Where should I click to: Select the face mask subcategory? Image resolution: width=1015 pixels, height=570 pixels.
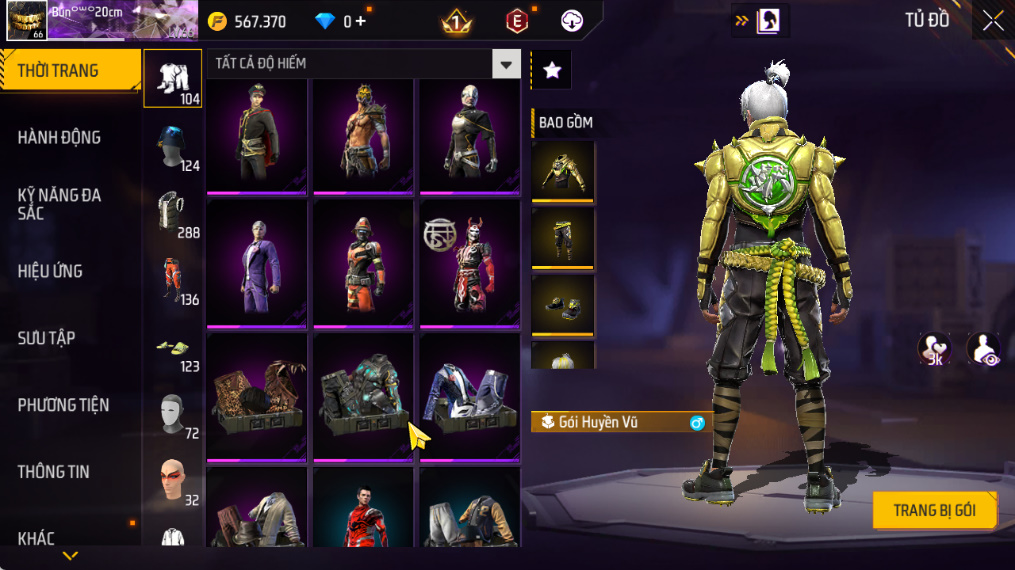(x=173, y=413)
